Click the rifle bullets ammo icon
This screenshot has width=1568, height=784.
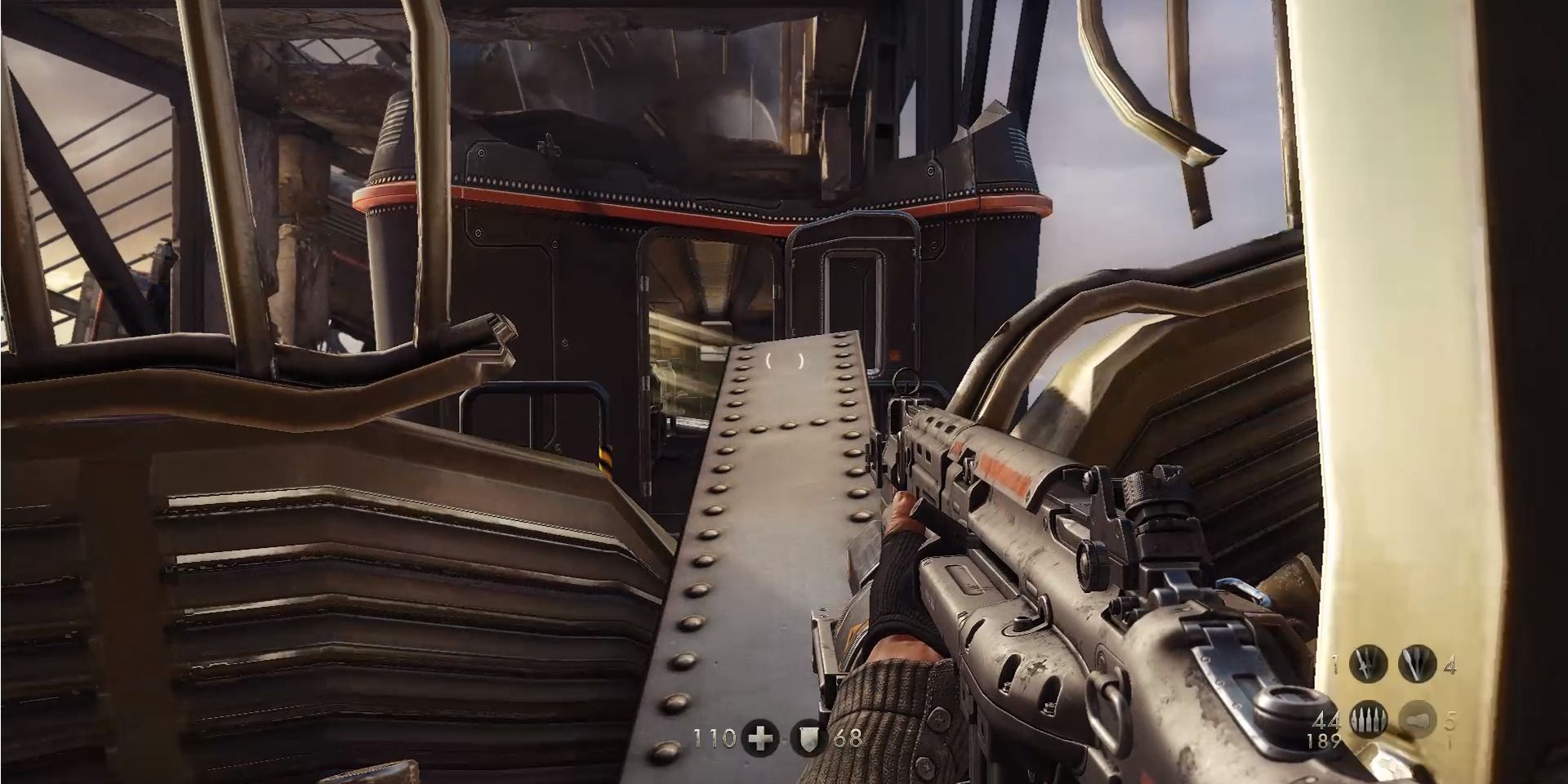click(x=1368, y=720)
